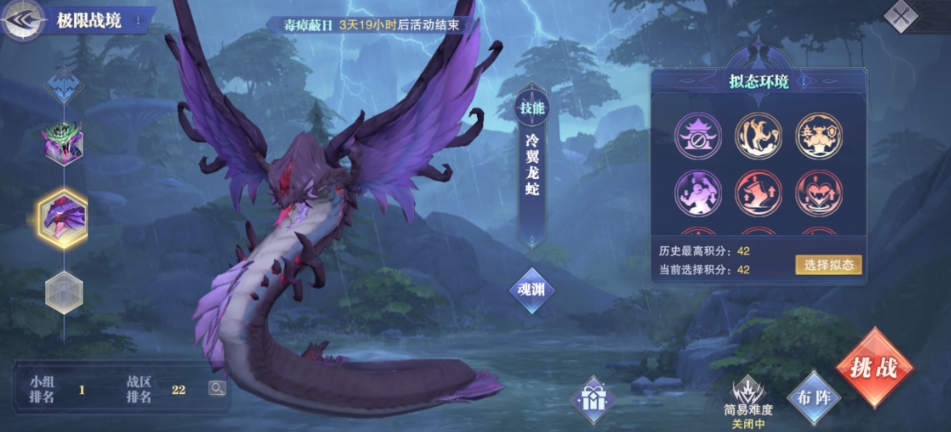Select the red heart with up-arrows icon
Viewport: 951px width, 432px height.
818,193
